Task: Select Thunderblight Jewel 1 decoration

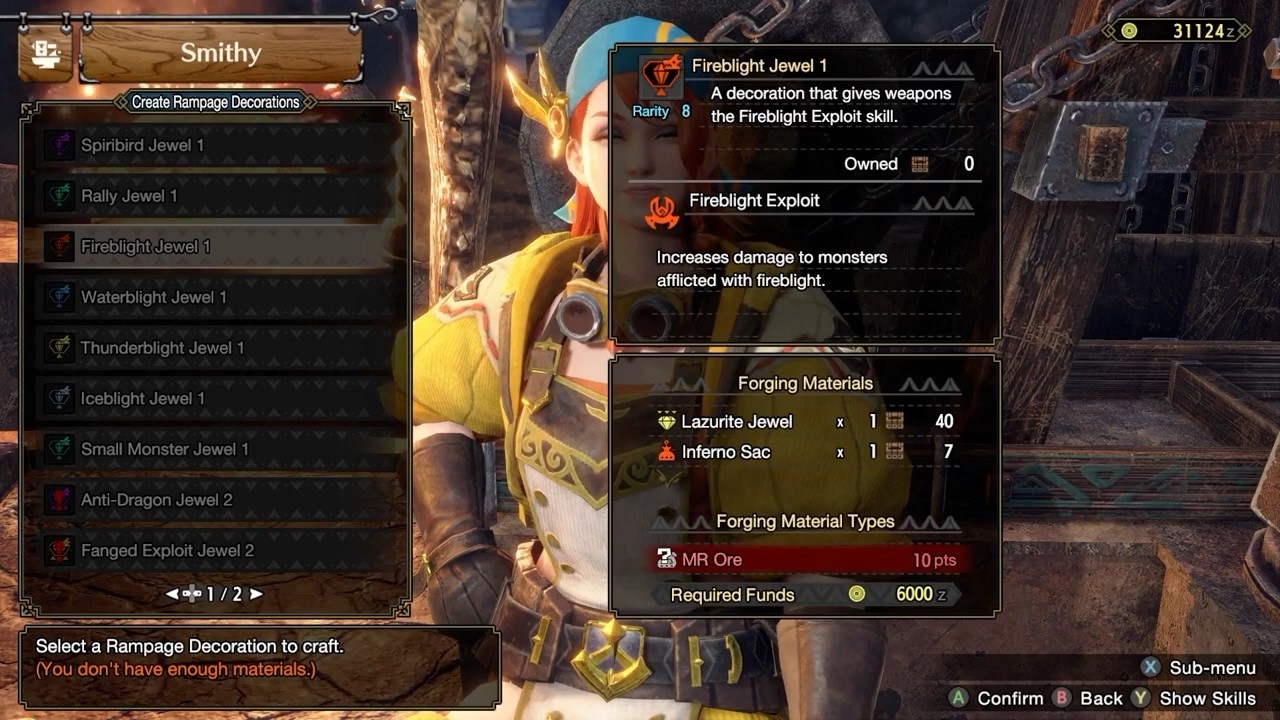Action: pyautogui.click(x=162, y=348)
